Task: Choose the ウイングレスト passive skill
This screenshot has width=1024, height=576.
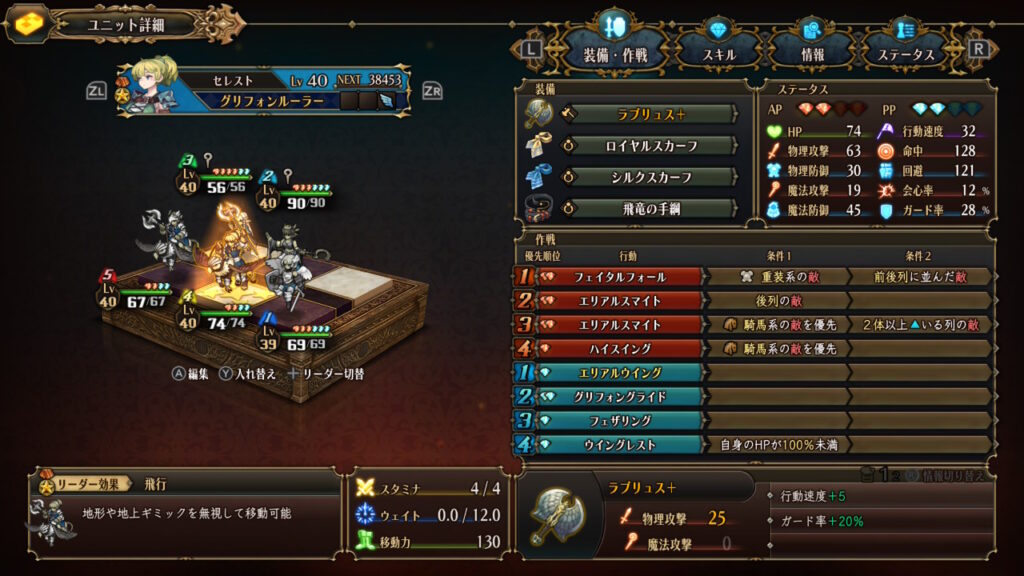Action: (x=620, y=444)
